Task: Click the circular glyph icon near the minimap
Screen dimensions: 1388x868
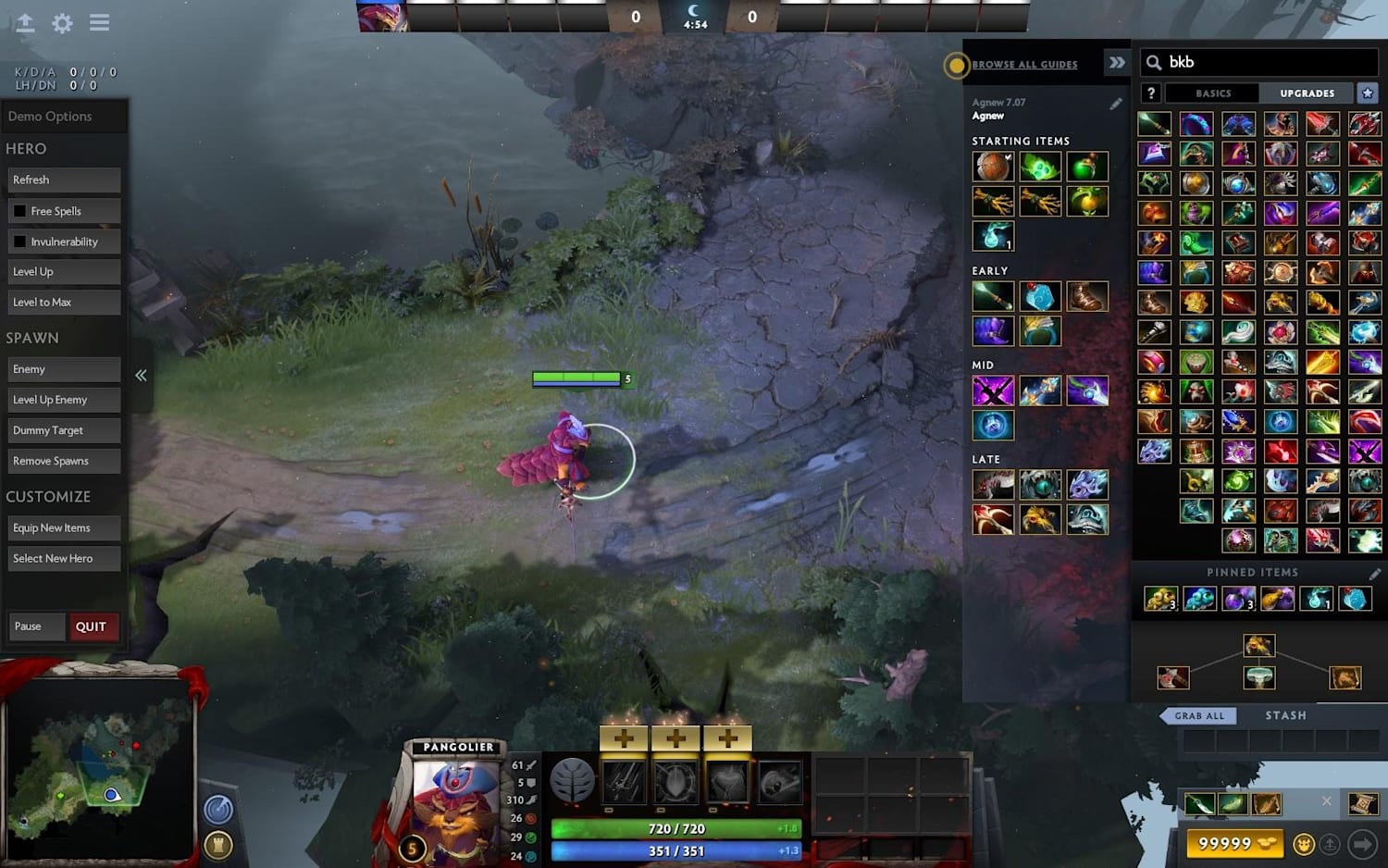Action: [x=219, y=807]
